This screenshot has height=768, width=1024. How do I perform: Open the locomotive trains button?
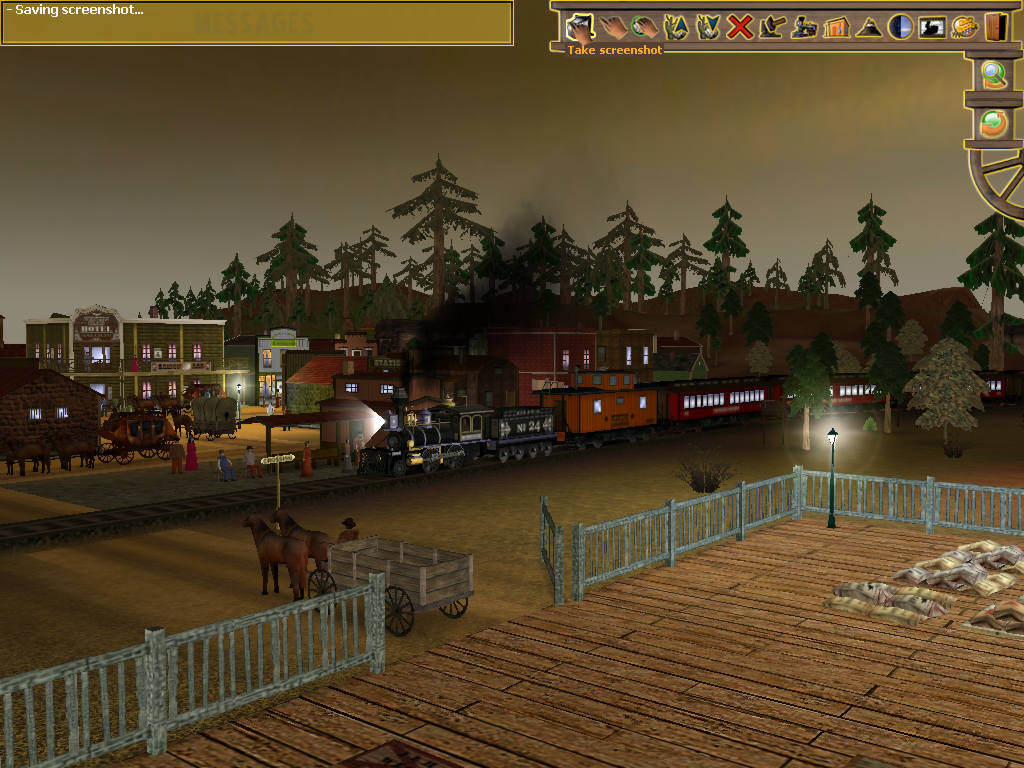(804, 26)
